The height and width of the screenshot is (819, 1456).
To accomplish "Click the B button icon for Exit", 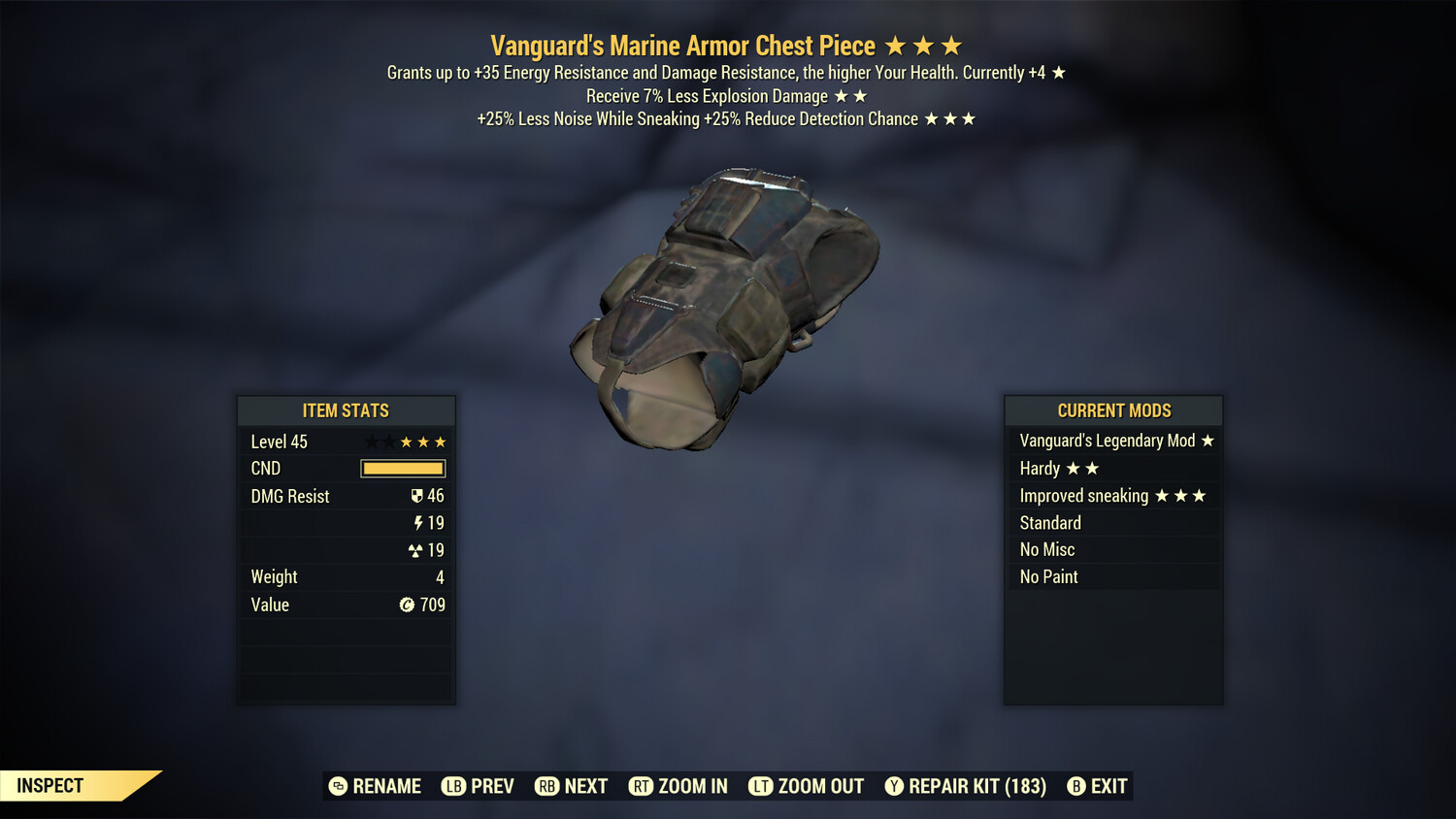I will coord(1076,786).
